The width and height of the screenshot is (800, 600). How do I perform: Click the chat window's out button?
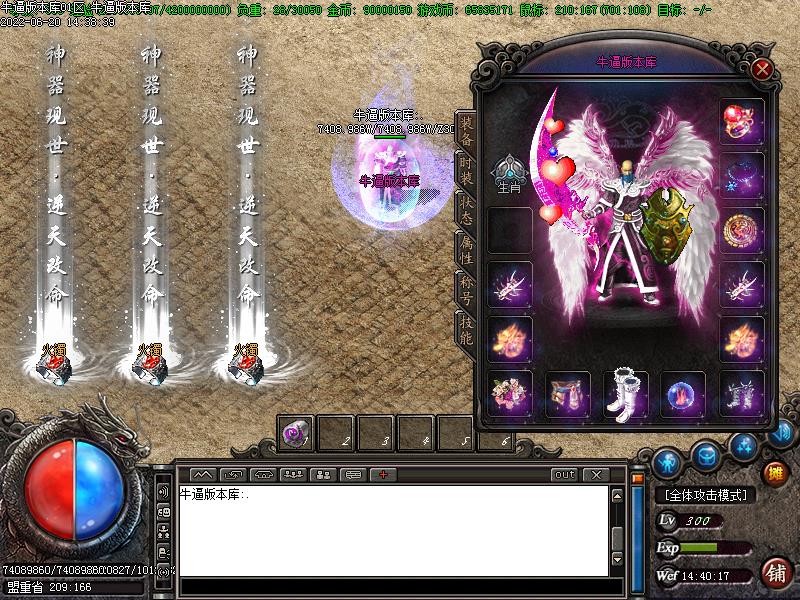tap(565, 474)
